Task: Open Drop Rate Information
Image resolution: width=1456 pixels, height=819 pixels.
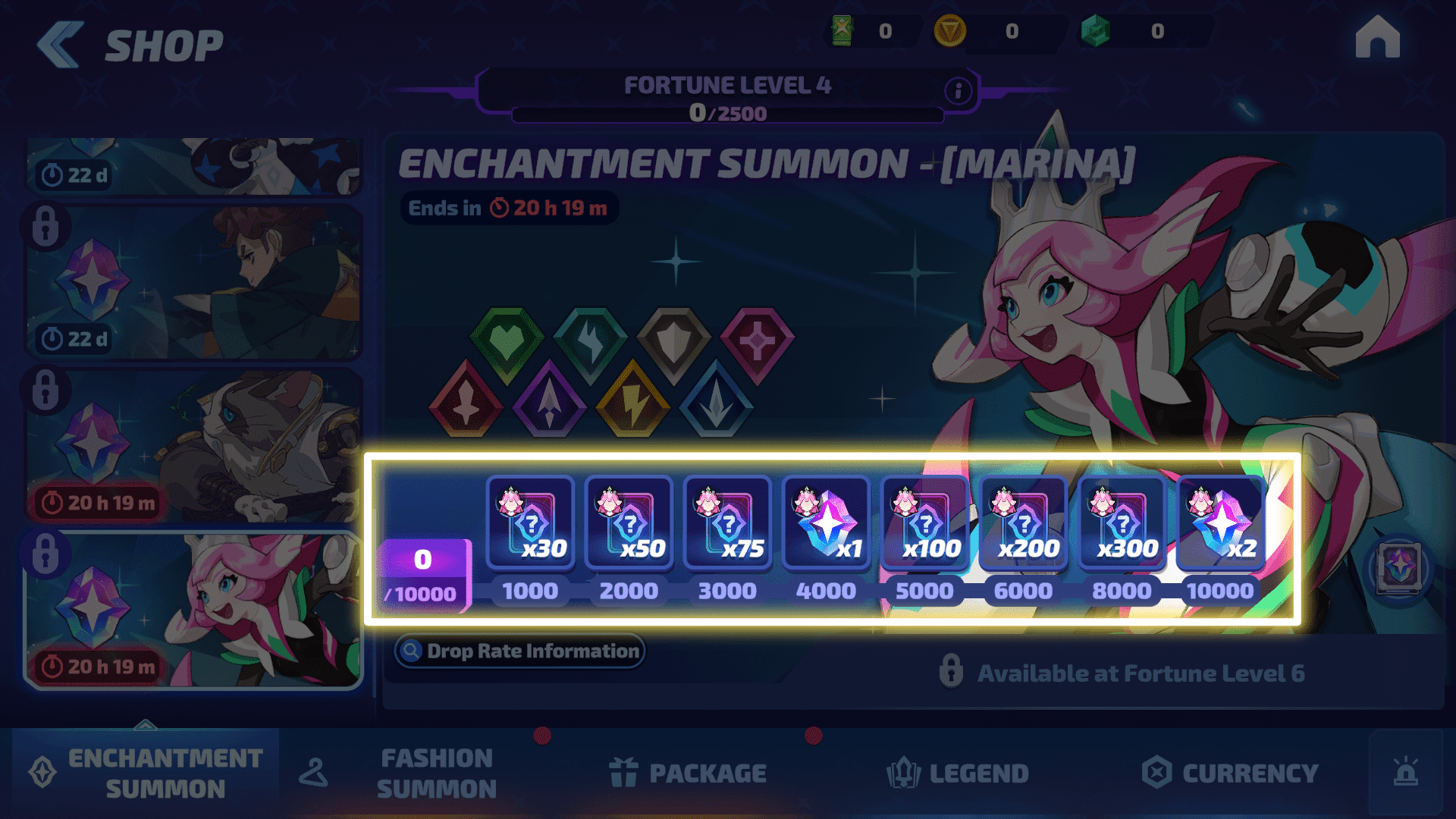Action: pos(519,651)
